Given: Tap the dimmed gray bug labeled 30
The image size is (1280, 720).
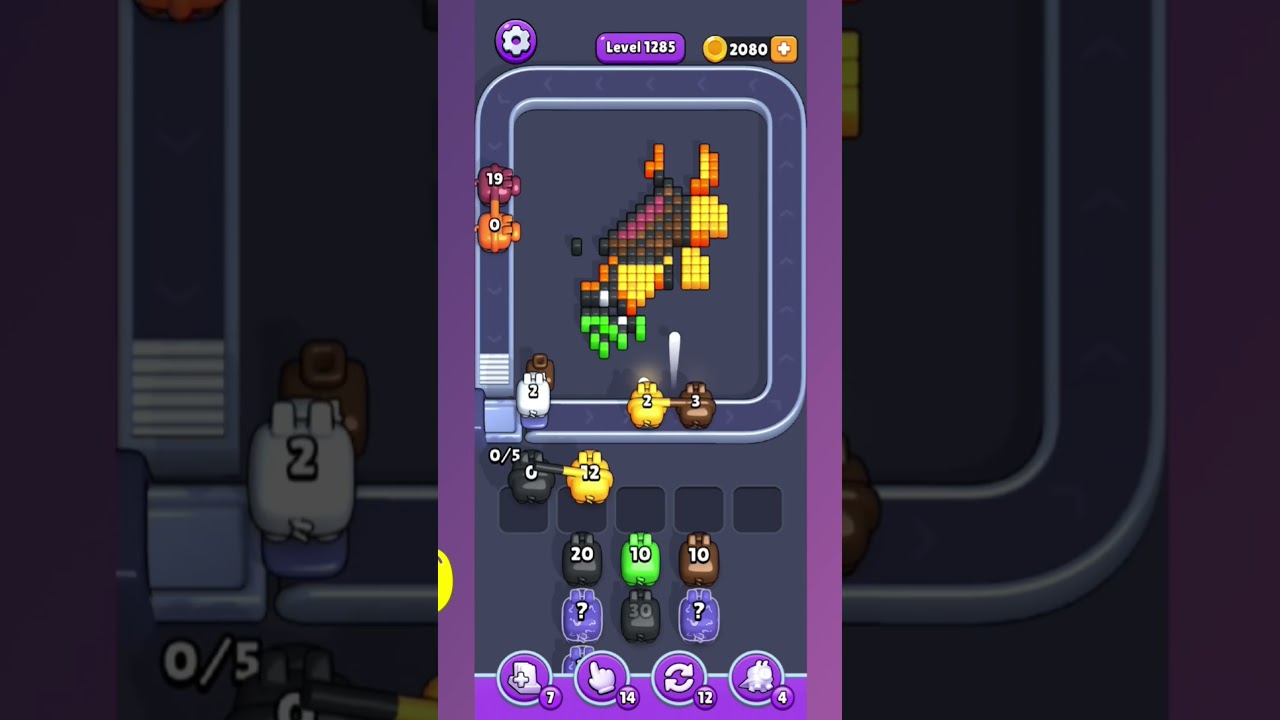Looking at the screenshot, I should click(641, 610).
